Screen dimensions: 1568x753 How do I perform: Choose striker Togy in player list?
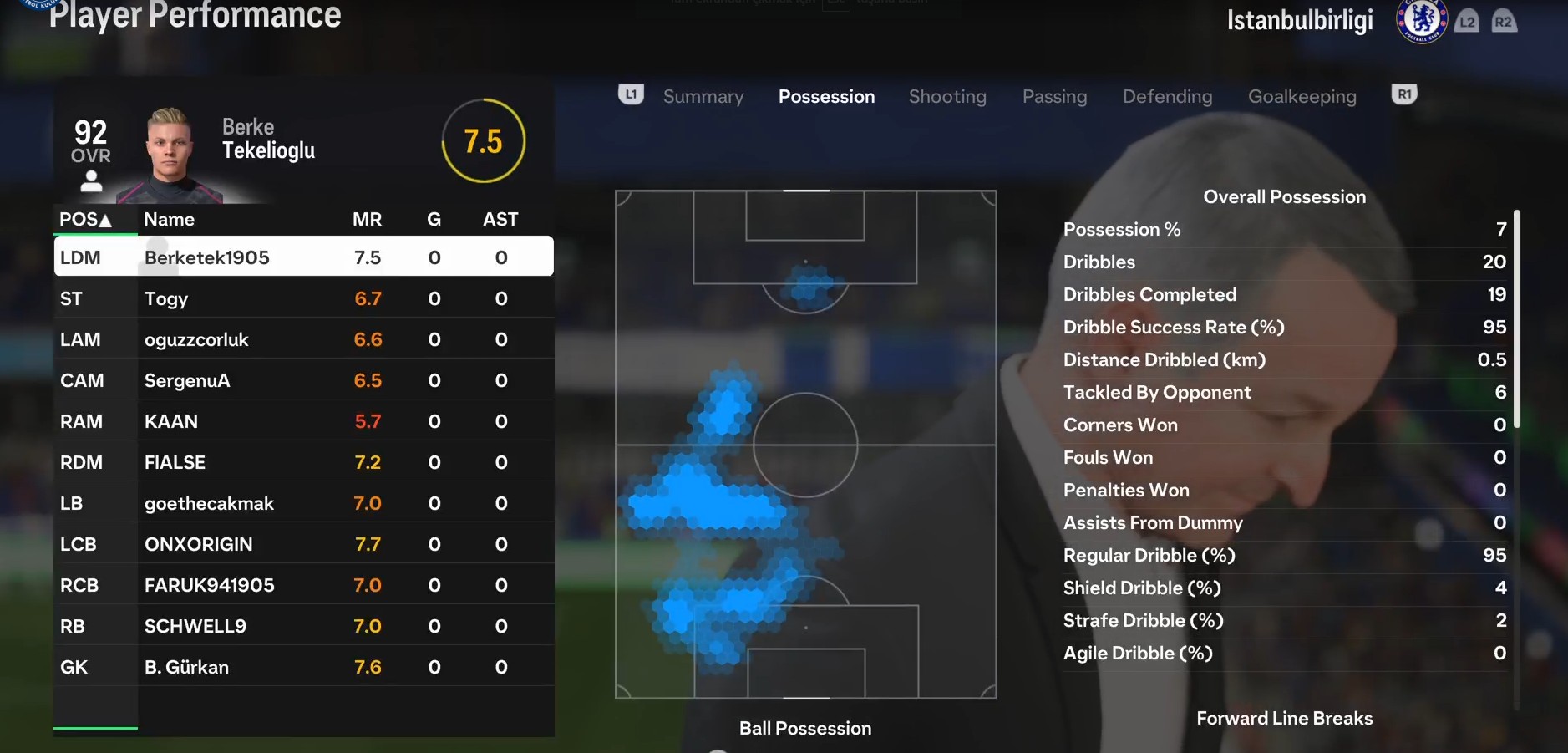(303, 298)
